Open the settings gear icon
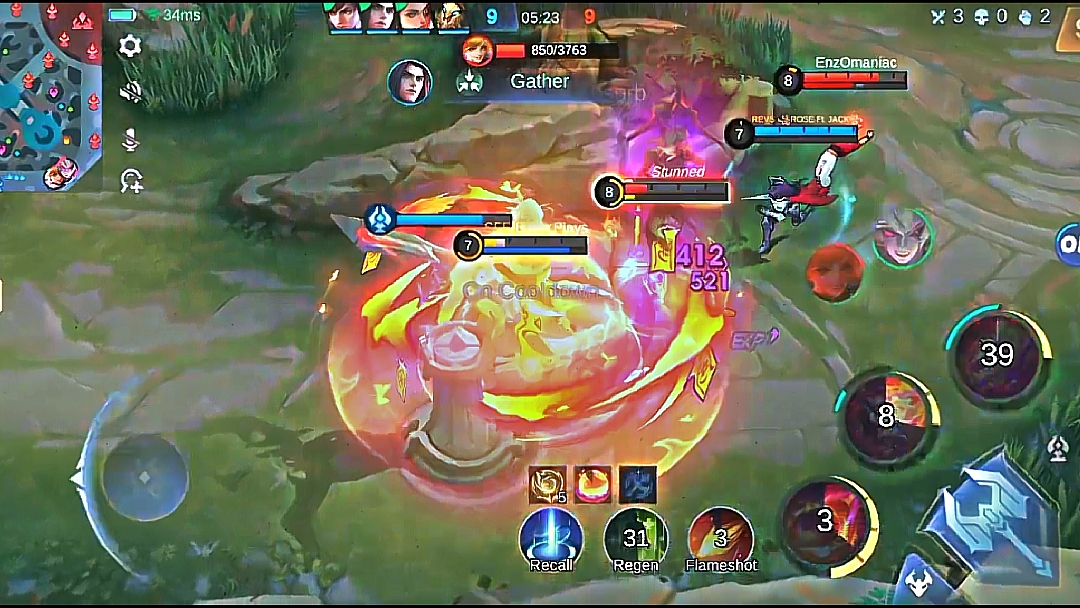The height and width of the screenshot is (608, 1080). point(130,46)
